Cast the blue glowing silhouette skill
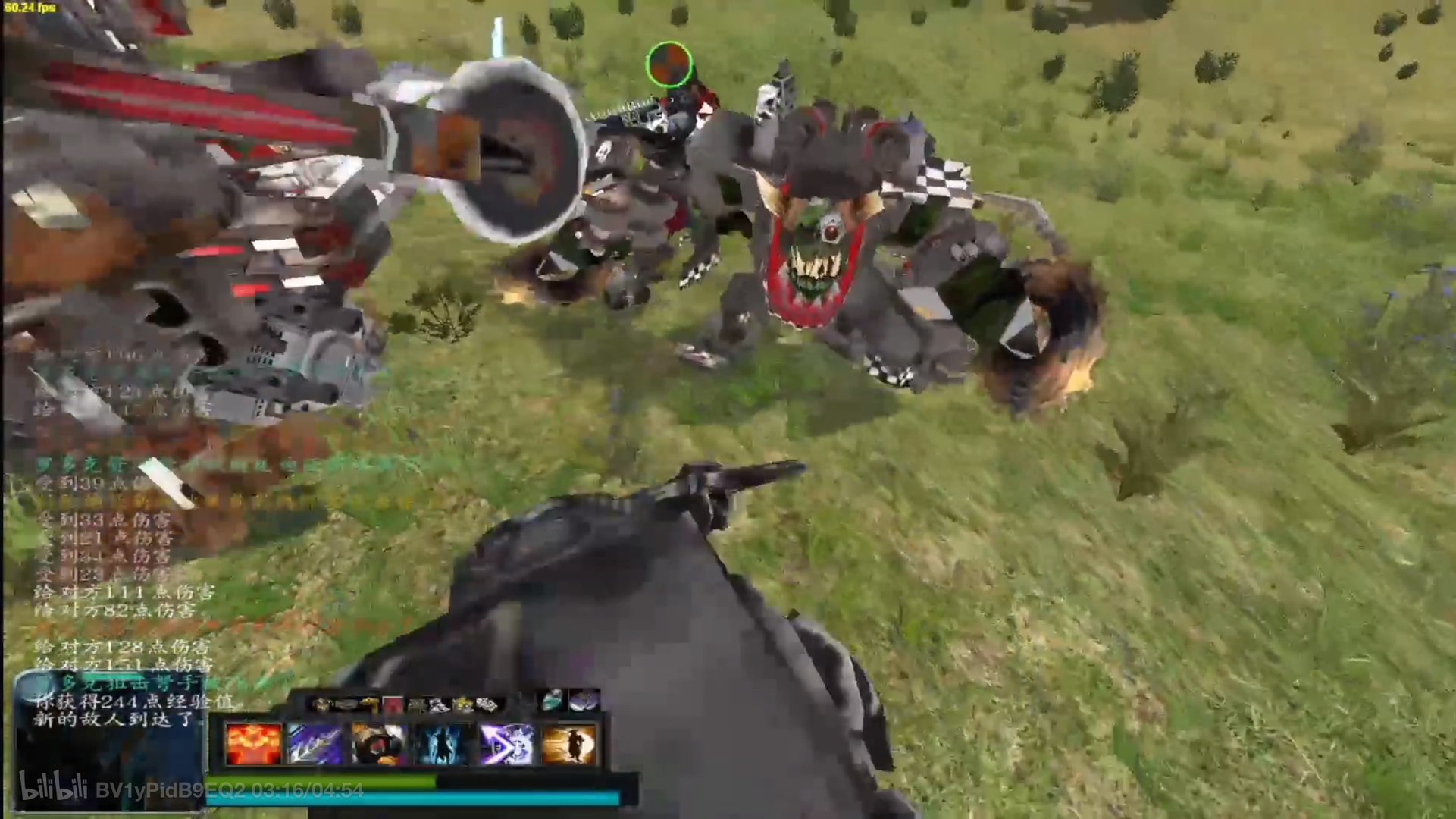Screen dimensions: 1456x819 443,744
